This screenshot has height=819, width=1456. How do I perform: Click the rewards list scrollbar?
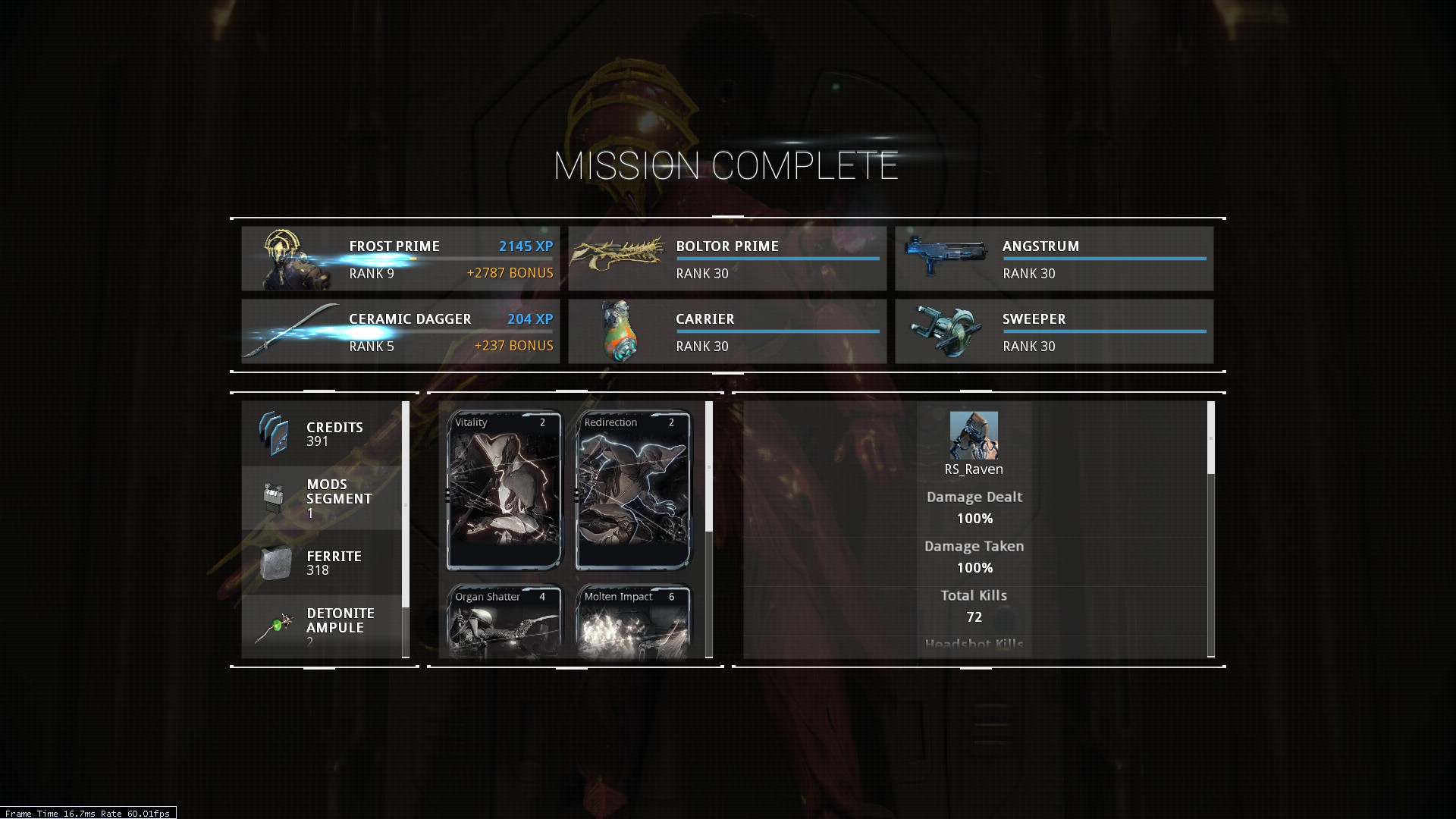(x=406, y=504)
